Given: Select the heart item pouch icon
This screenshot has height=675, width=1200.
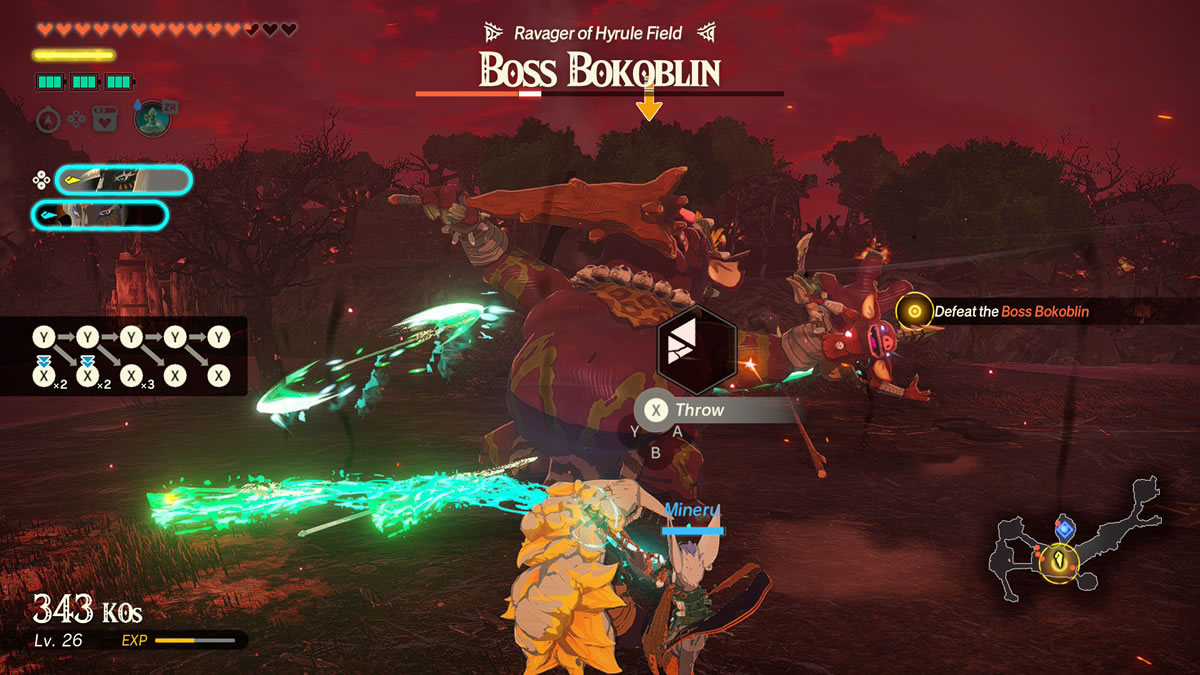Looking at the screenshot, I should coord(105,119).
